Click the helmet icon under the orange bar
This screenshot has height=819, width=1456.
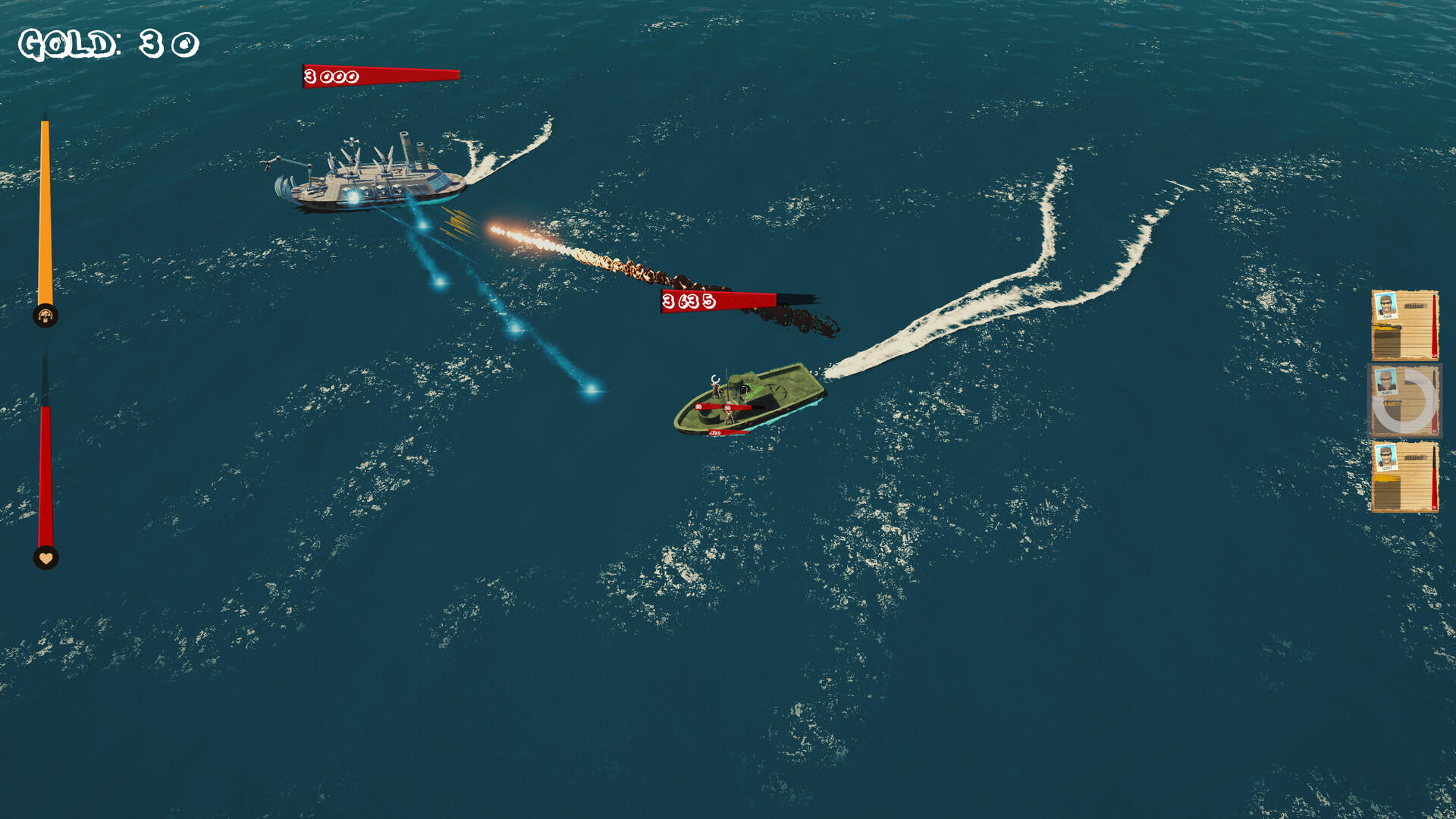point(45,315)
